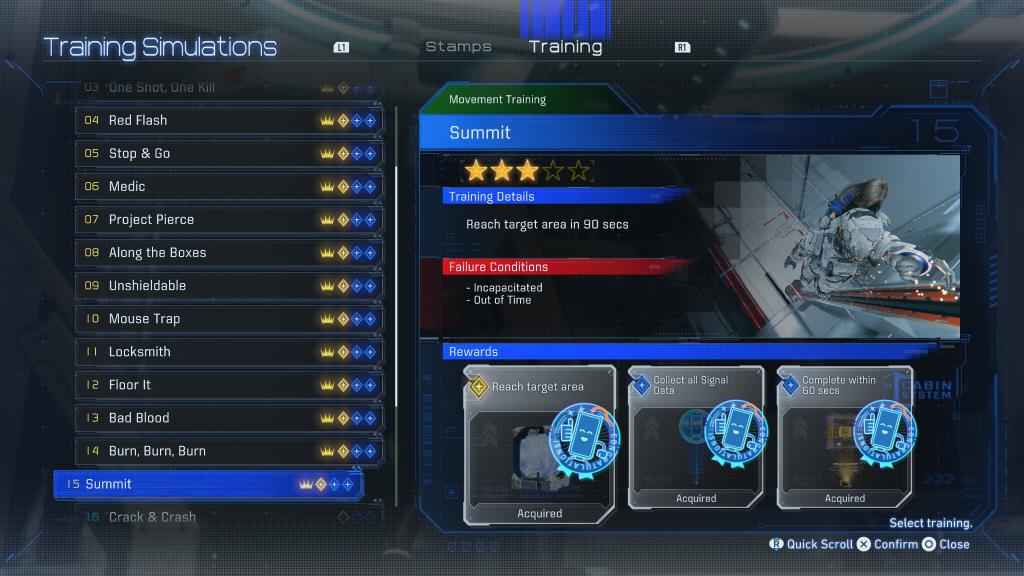This screenshot has width=1024, height=576.
Task: Open the Medic training simulation
Action: pyautogui.click(x=229, y=186)
